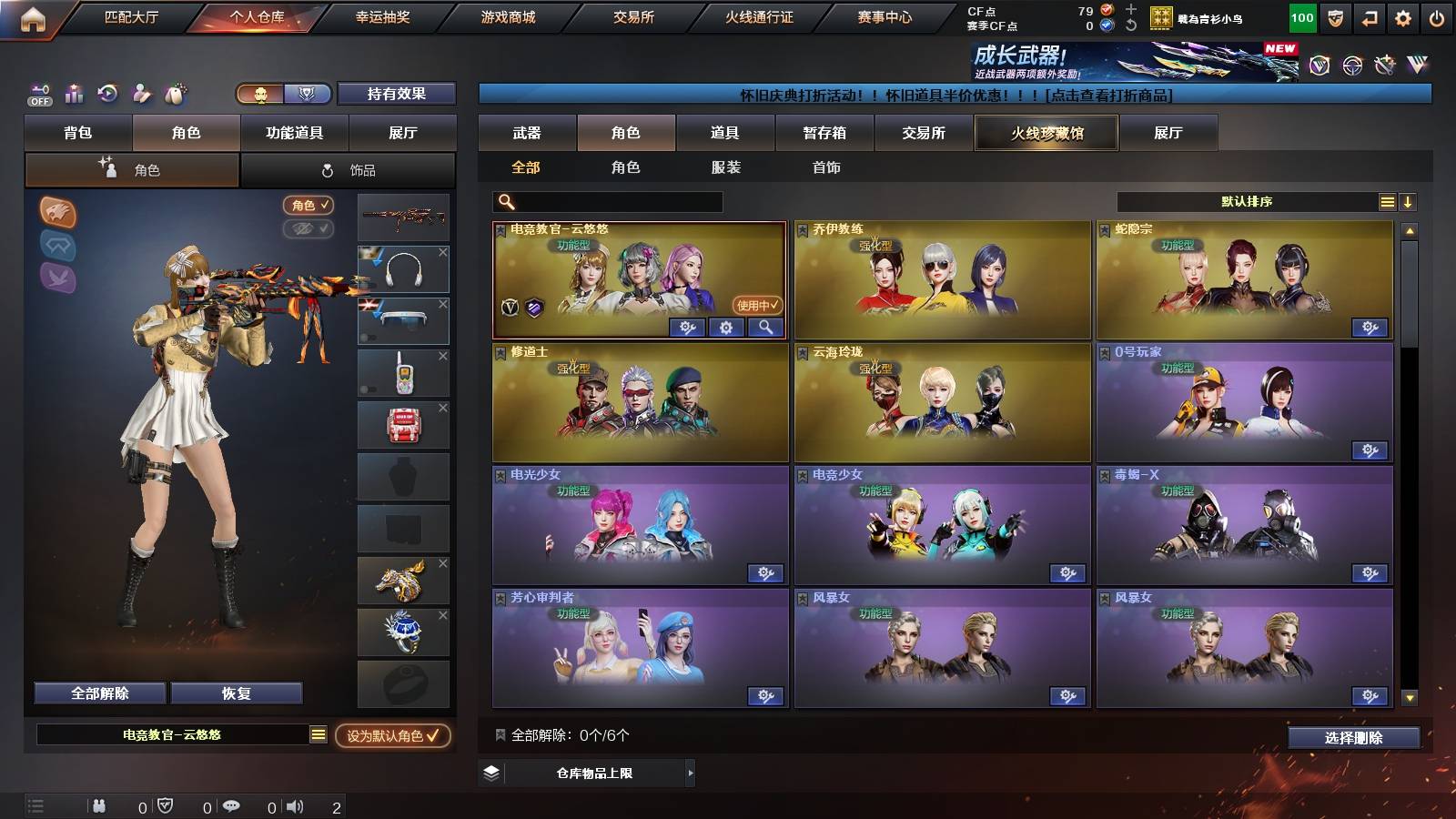Switch the OFF key toggle on
The image size is (1456, 819).
point(38,95)
